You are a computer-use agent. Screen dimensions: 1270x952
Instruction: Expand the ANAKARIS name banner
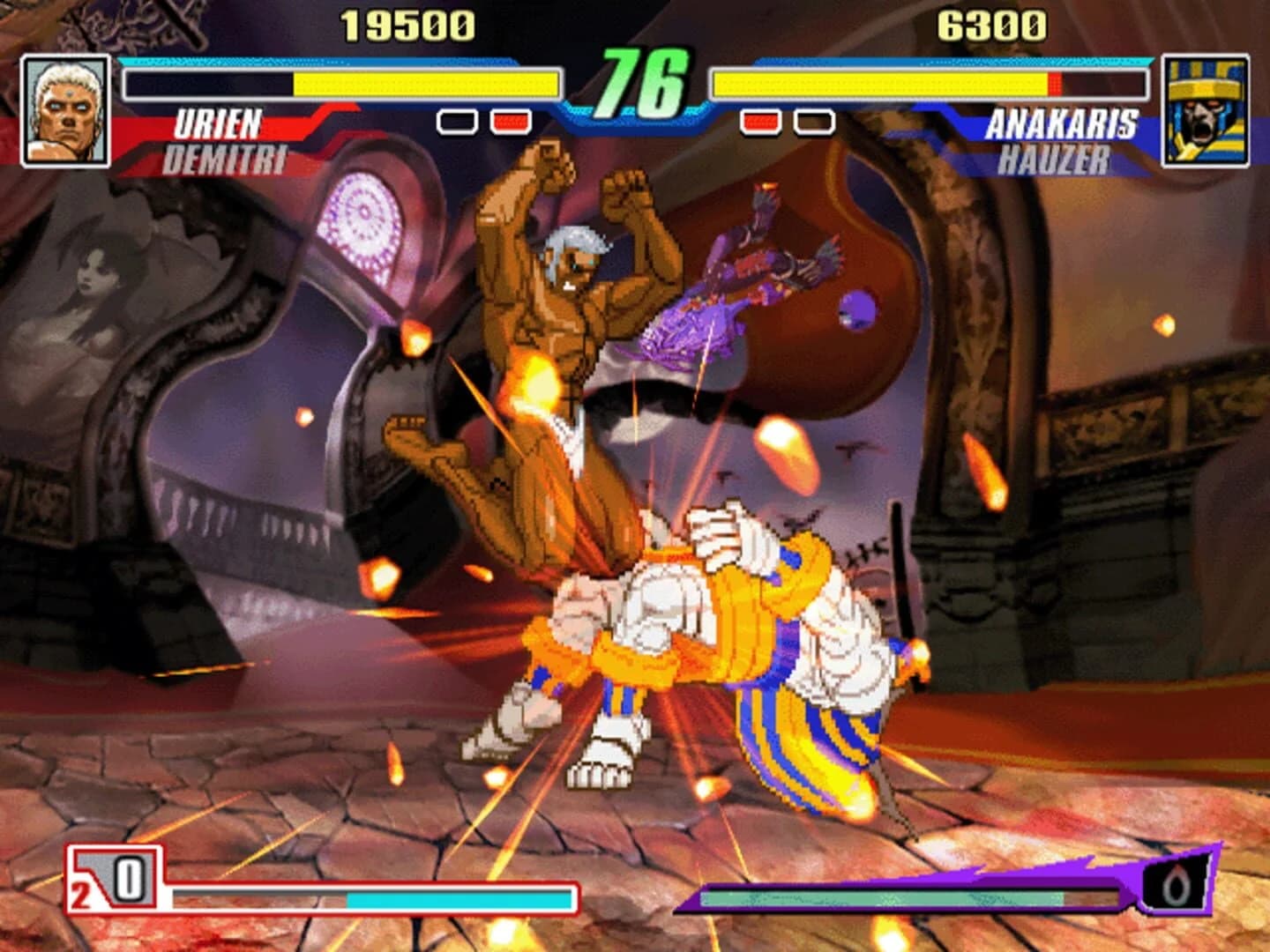point(1064,124)
